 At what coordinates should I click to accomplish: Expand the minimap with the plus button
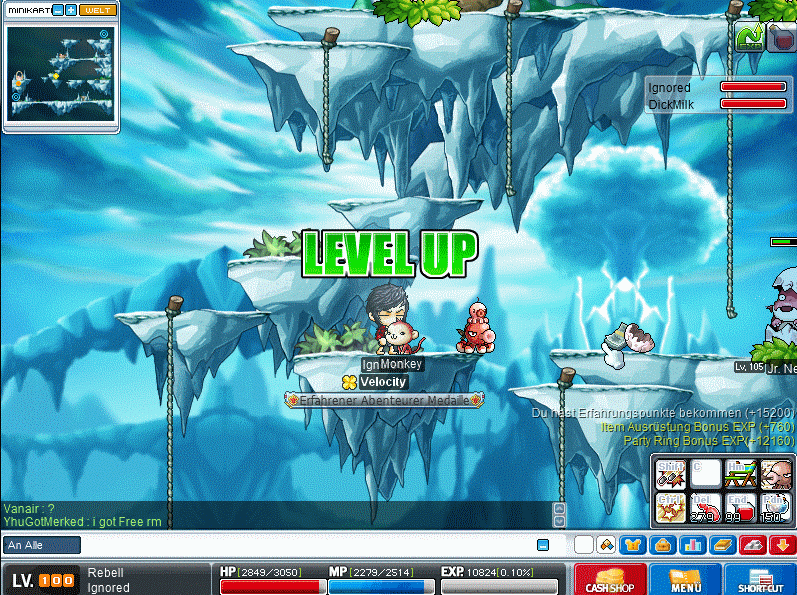pyautogui.click(x=71, y=10)
